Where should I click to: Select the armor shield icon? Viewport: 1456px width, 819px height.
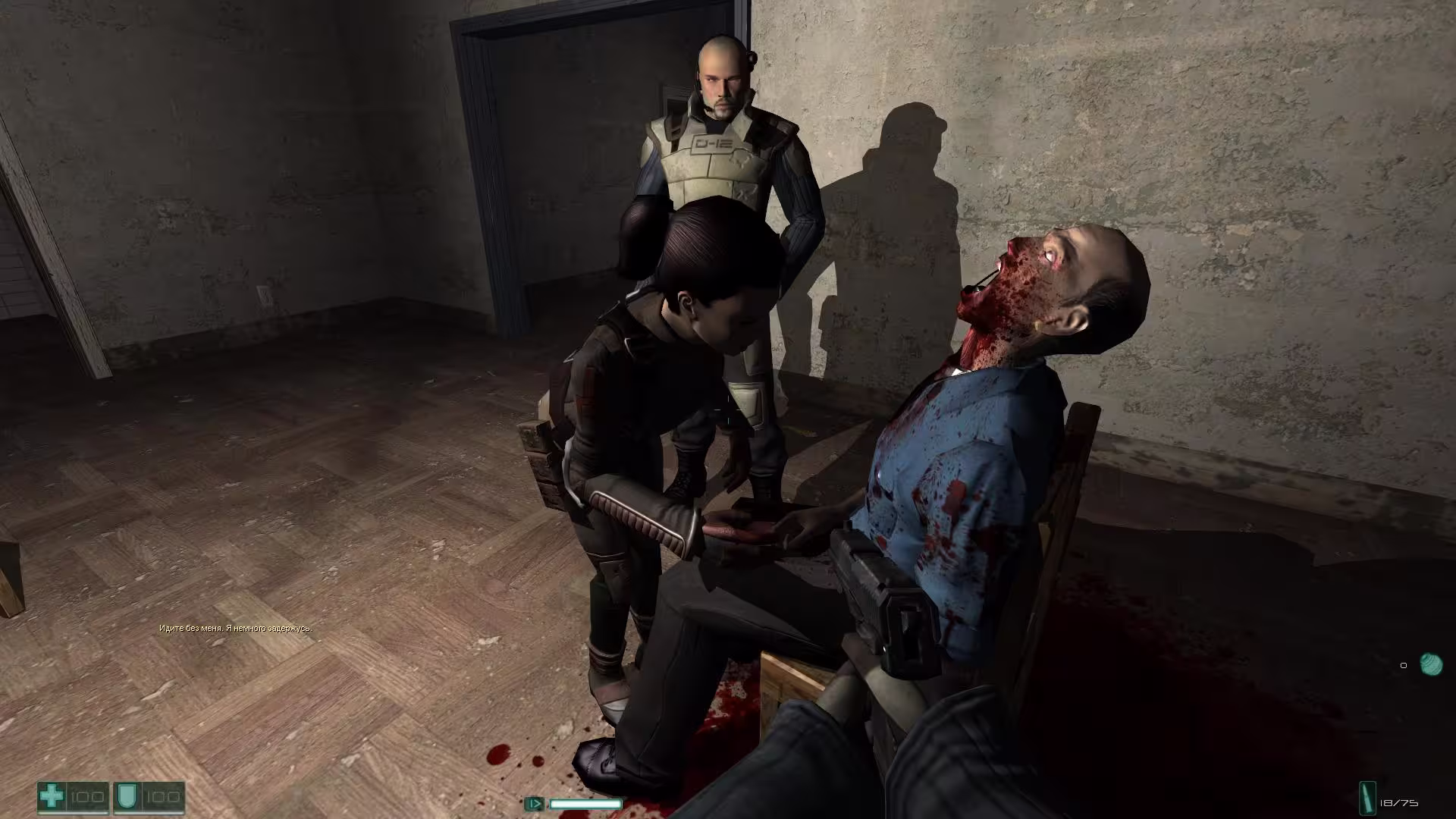pyautogui.click(x=126, y=797)
